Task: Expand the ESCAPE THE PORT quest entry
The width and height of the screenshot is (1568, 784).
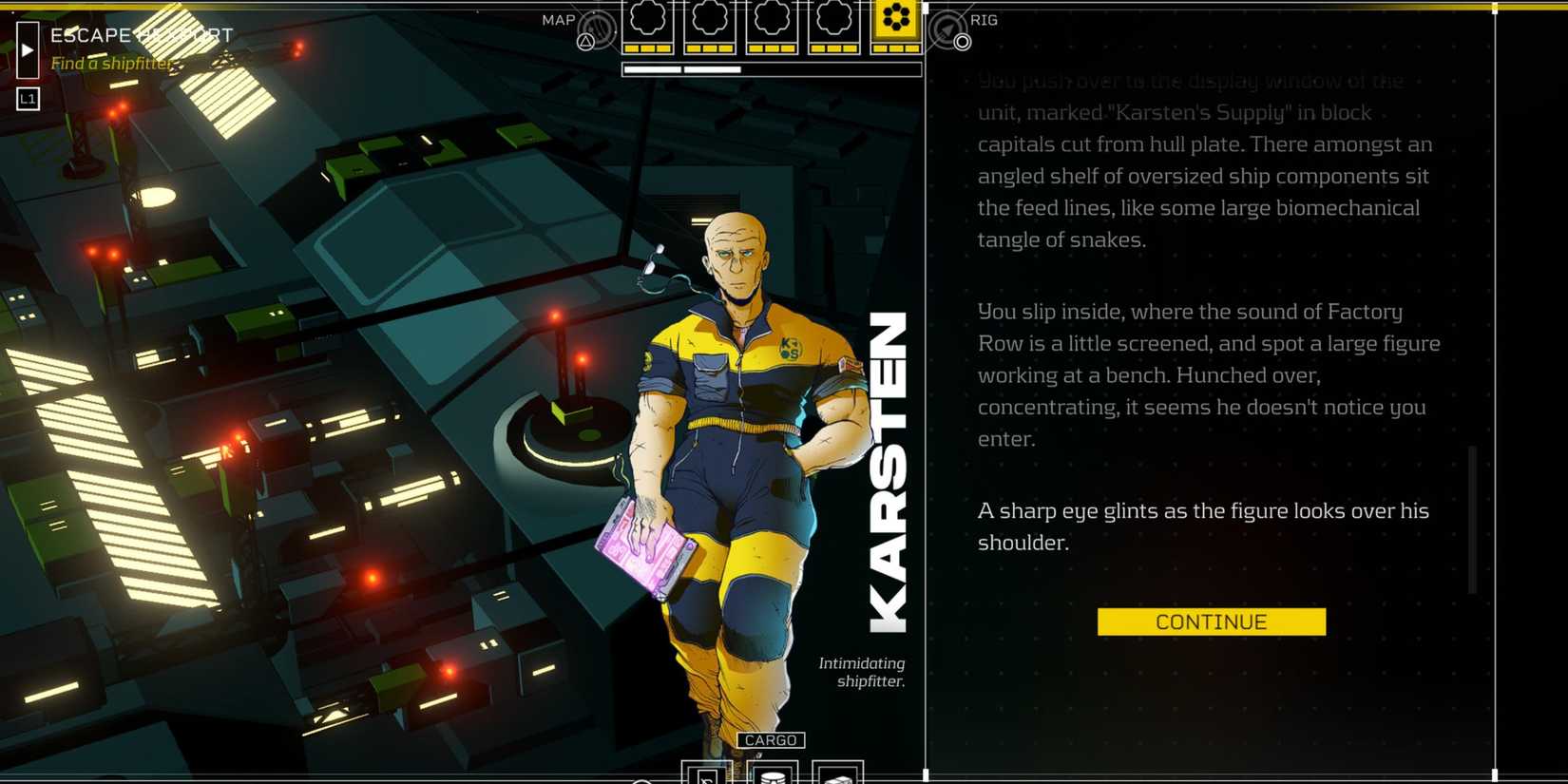Action: pos(143,35)
